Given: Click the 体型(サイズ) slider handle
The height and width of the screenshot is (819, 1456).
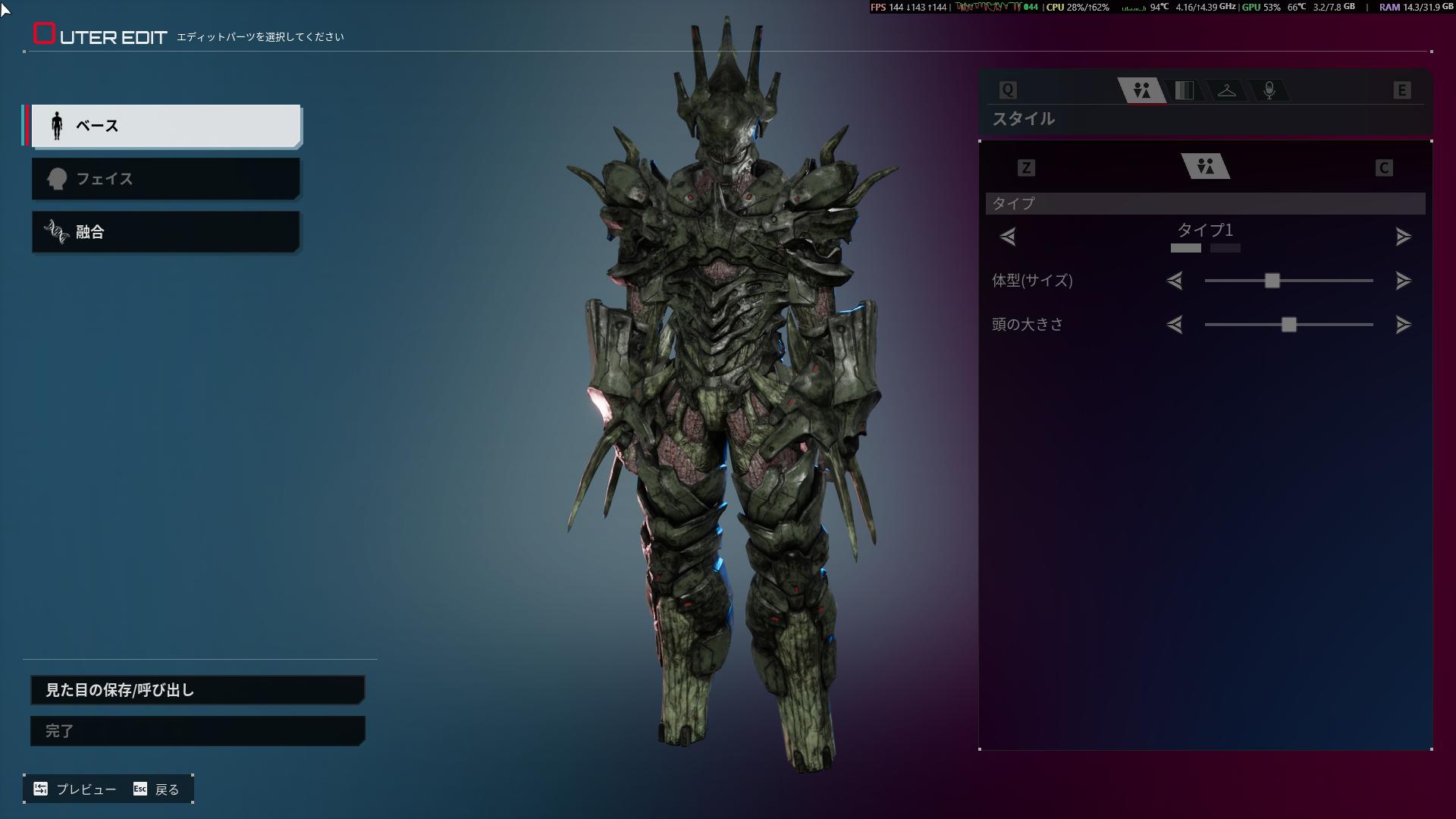Looking at the screenshot, I should (1272, 281).
